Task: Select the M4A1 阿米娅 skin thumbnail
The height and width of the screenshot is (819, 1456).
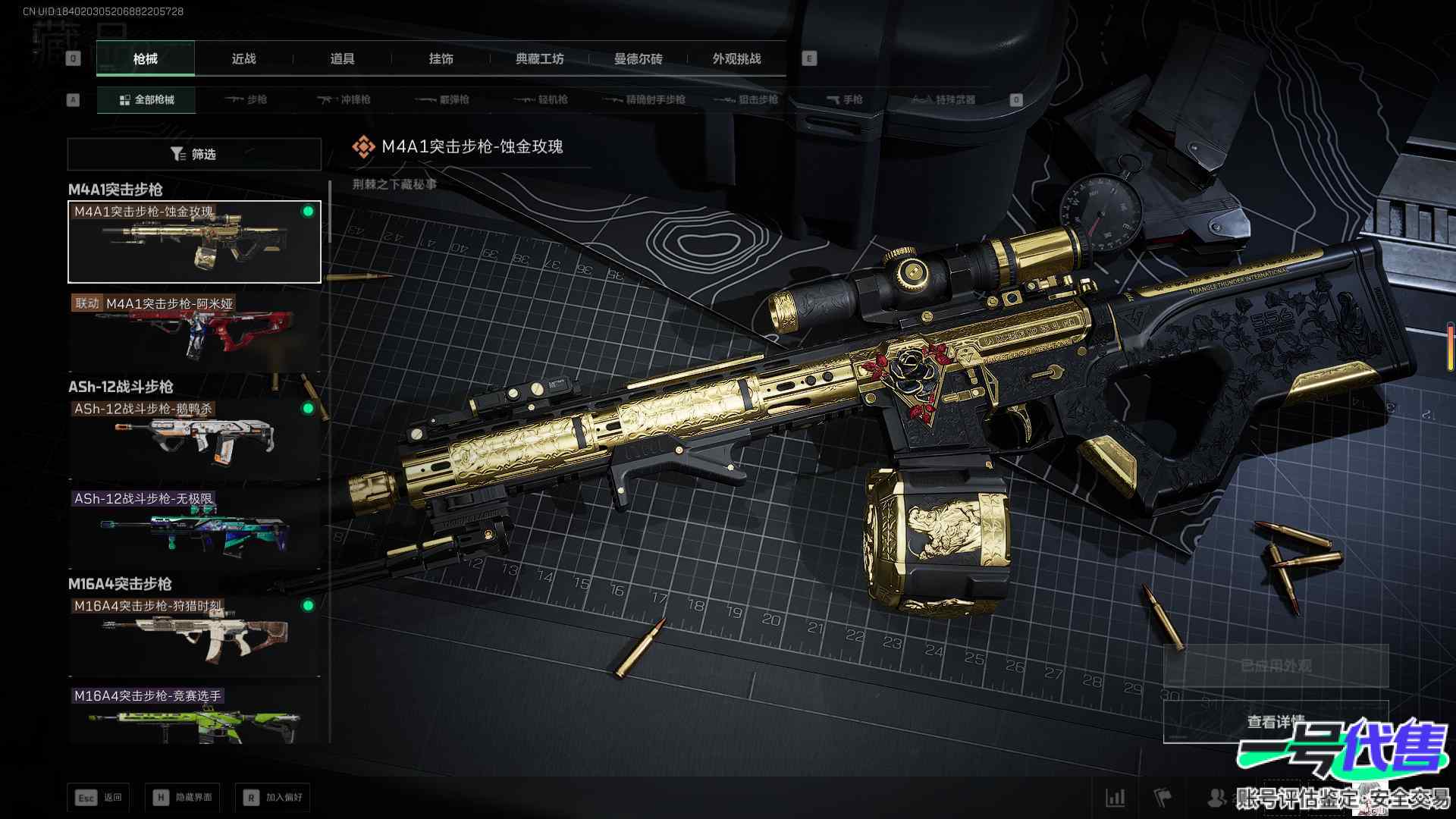Action: point(194,332)
